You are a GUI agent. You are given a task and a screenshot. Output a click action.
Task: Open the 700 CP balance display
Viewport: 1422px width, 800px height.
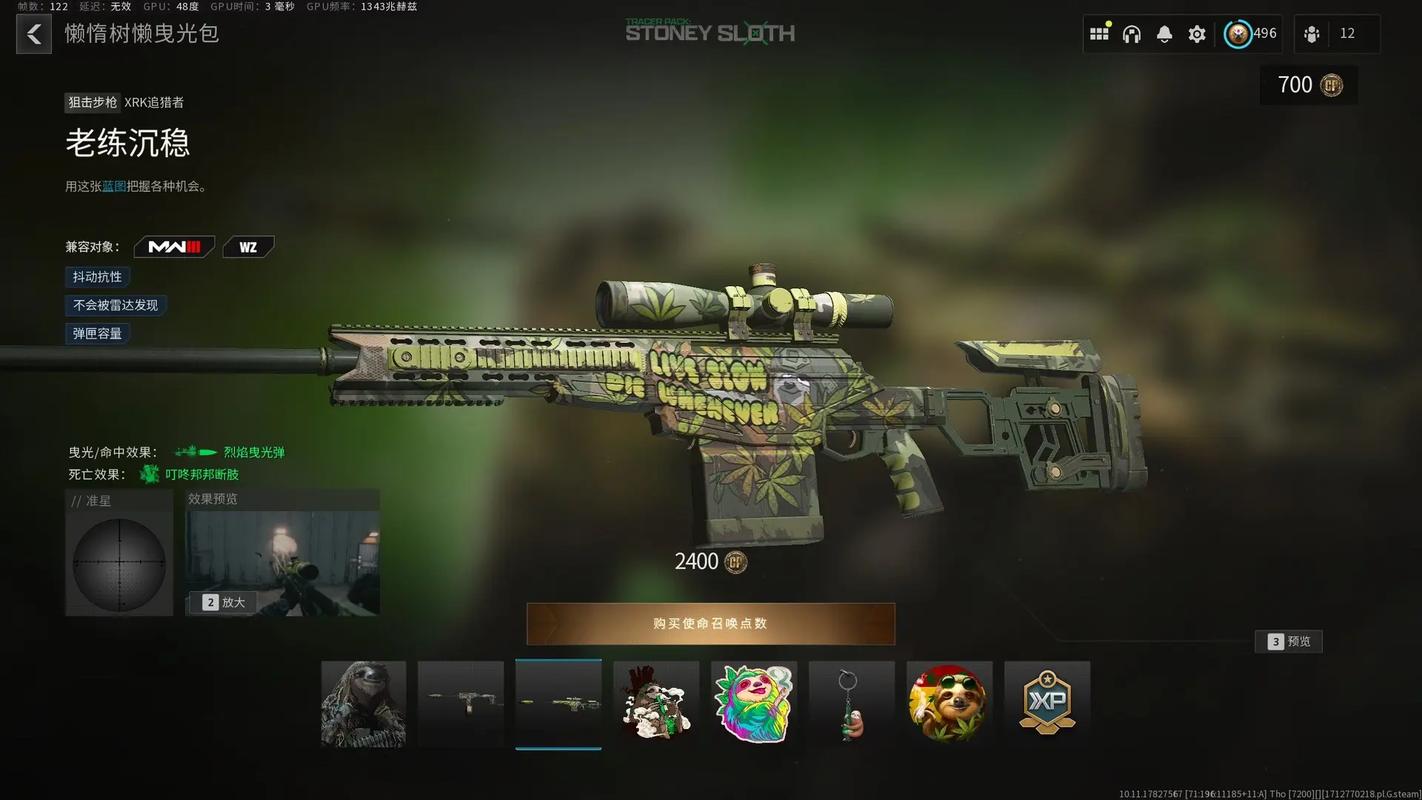click(x=1309, y=85)
